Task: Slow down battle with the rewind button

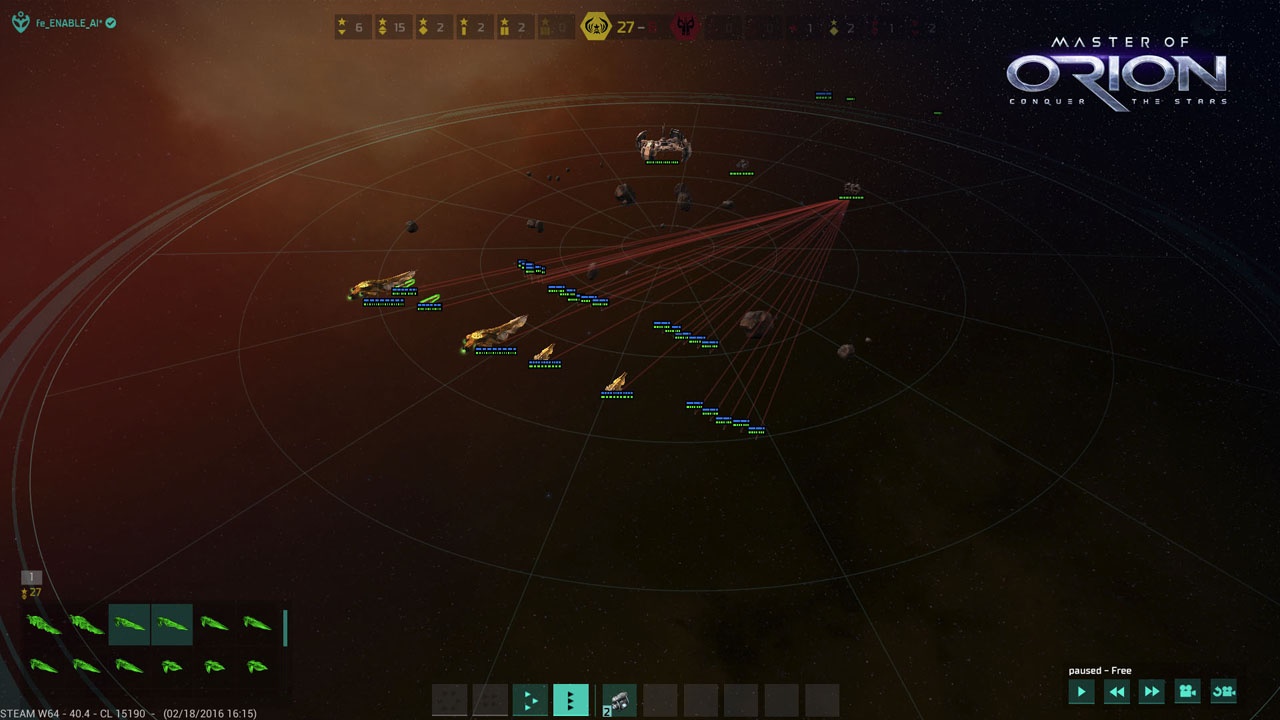Action: [1117, 691]
